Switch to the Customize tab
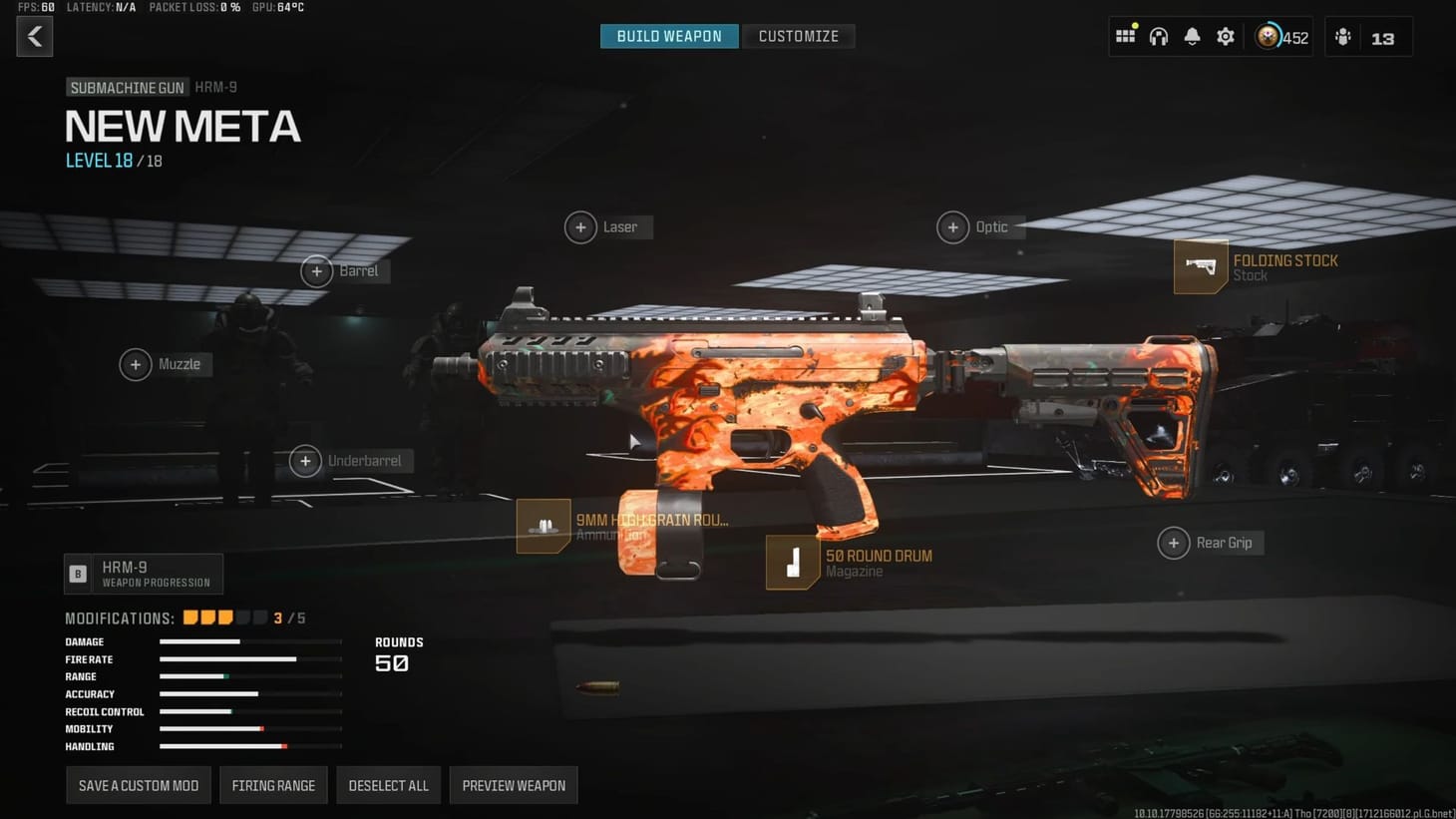Image resolution: width=1456 pixels, height=819 pixels. click(x=799, y=36)
